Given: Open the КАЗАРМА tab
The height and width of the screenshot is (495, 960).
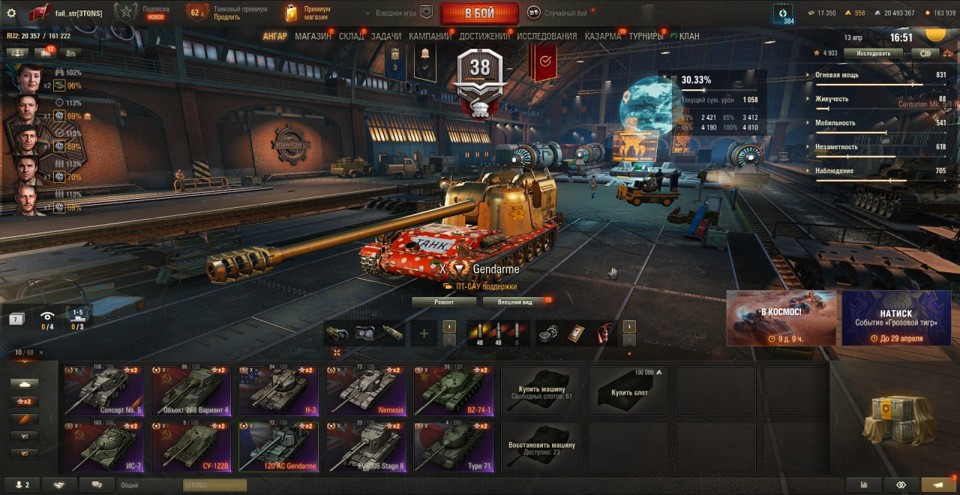Looking at the screenshot, I should (x=602, y=36).
